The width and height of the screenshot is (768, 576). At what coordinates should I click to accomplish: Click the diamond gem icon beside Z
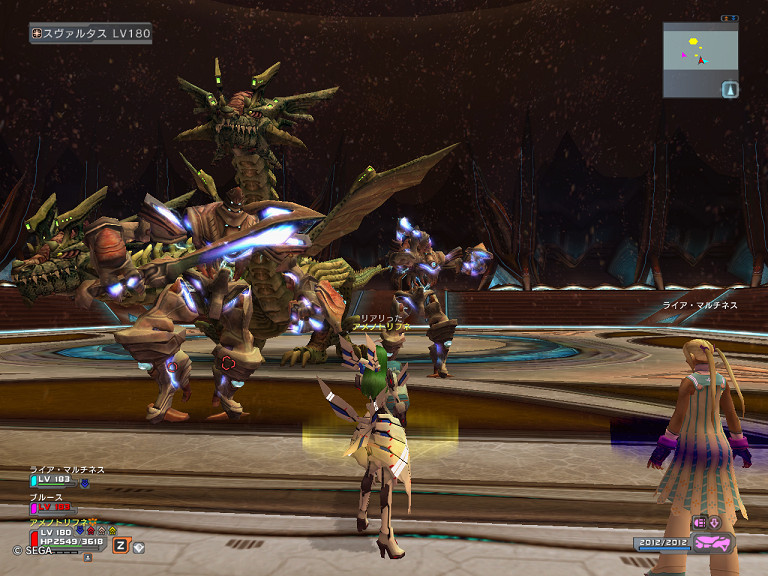[138, 546]
